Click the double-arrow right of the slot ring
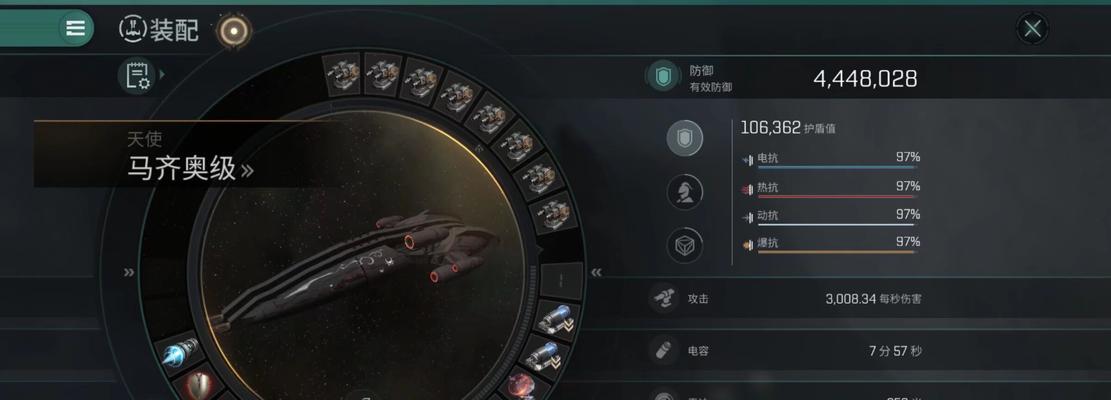Screen dimensions: 1111x400 (x=596, y=272)
